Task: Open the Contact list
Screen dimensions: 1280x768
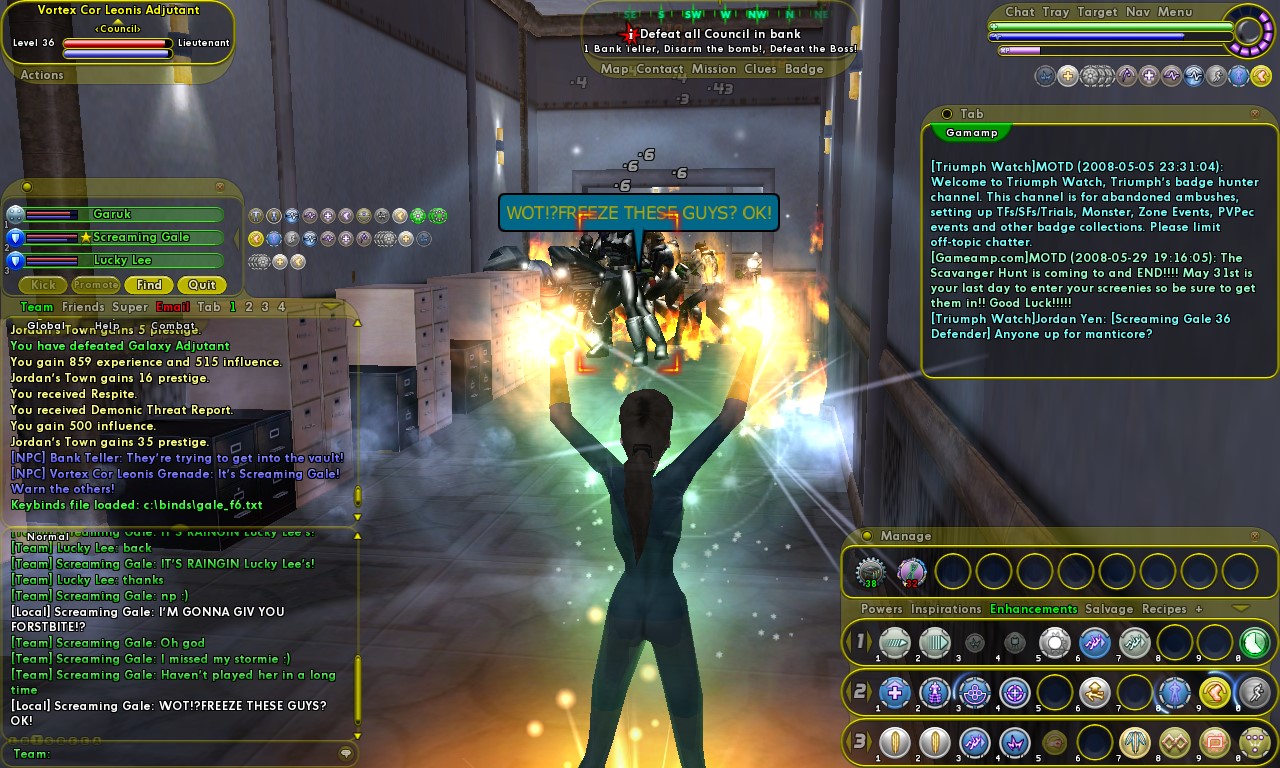Action: coord(660,69)
